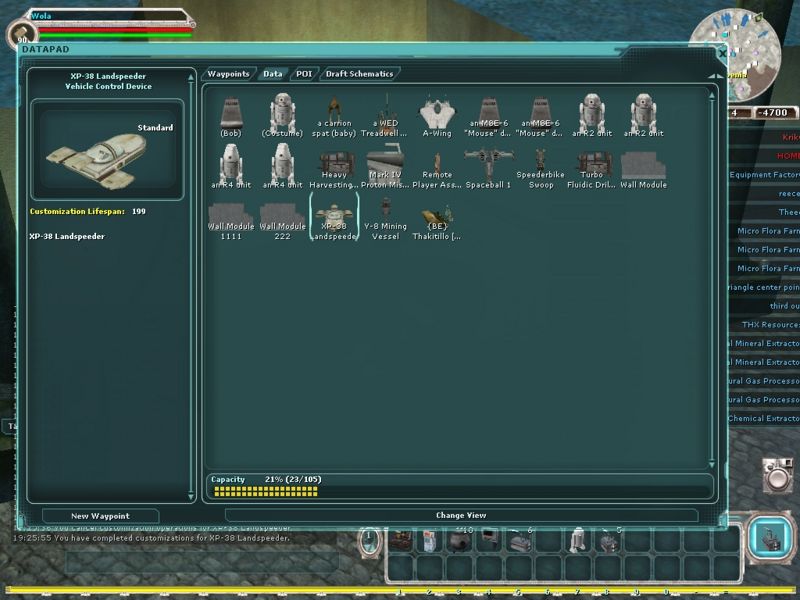This screenshot has height=600, width=800.
Task: Show the Draft Schematics tab
Action: click(x=359, y=74)
